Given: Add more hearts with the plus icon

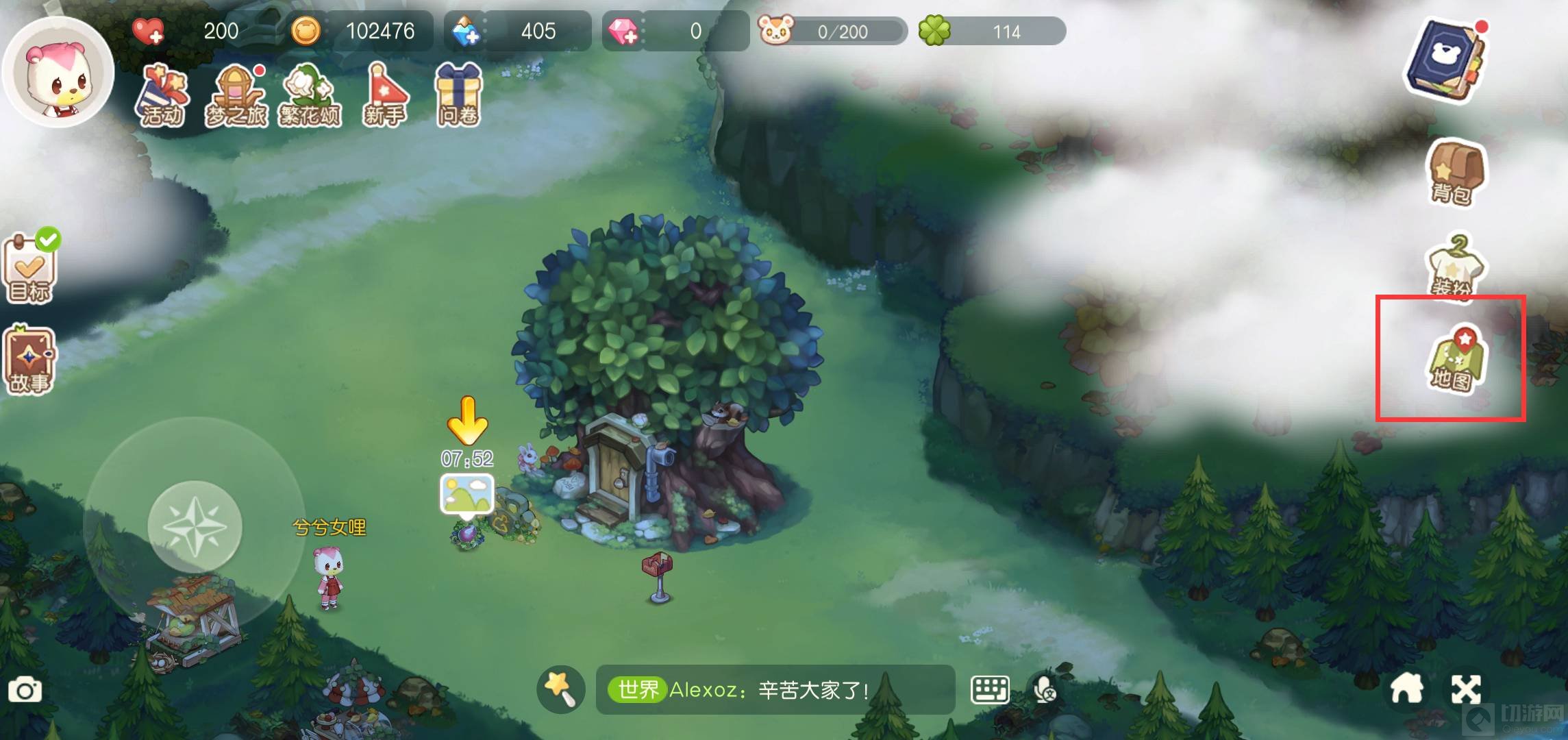Looking at the screenshot, I should point(148,32).
